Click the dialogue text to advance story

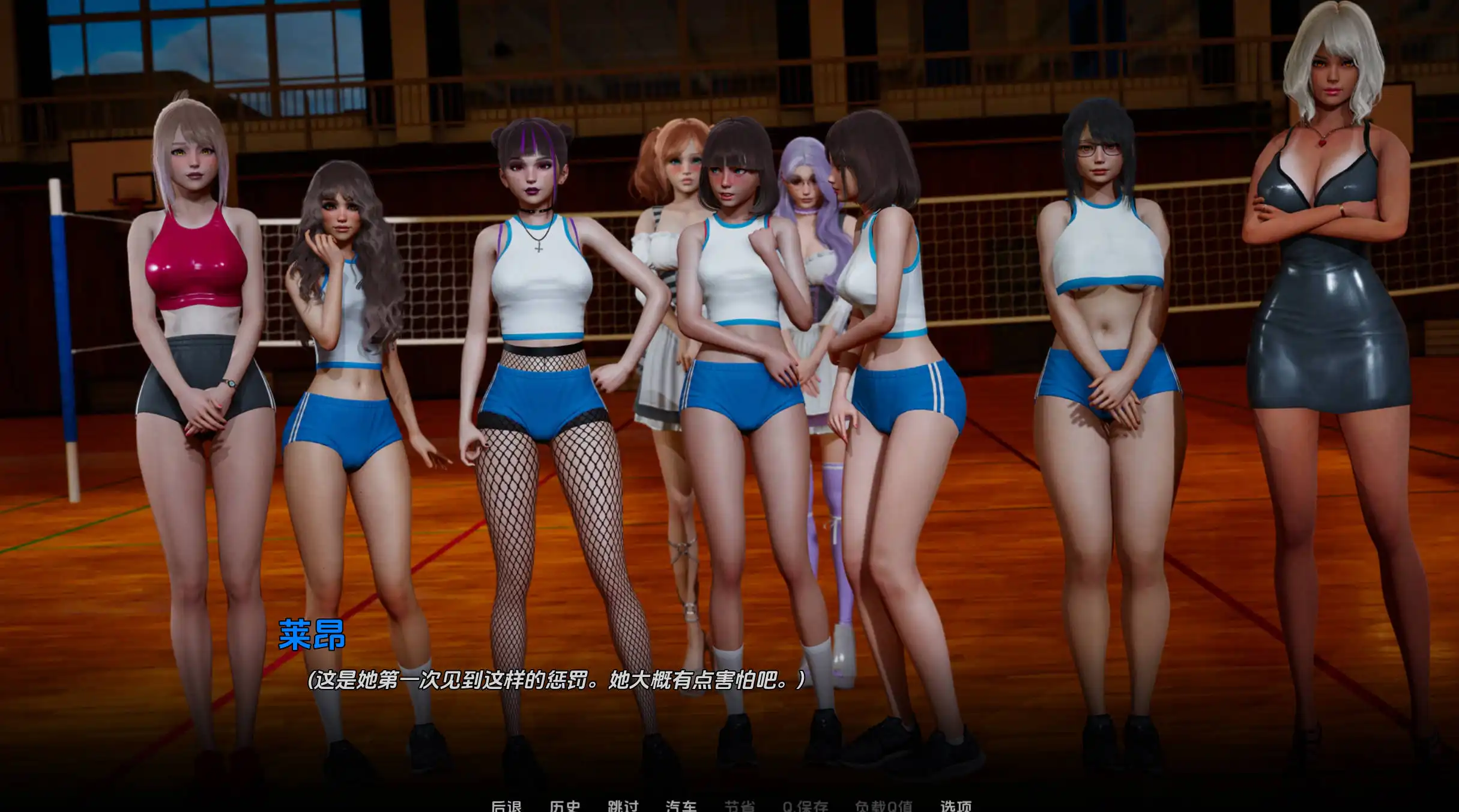click(x=558, y=681)
